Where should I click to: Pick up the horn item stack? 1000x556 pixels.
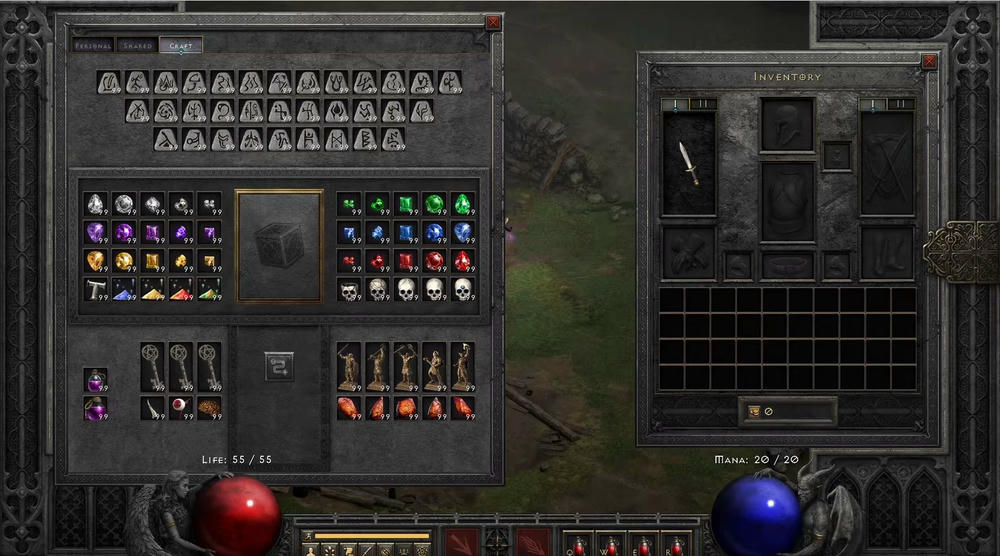[152, 408]
